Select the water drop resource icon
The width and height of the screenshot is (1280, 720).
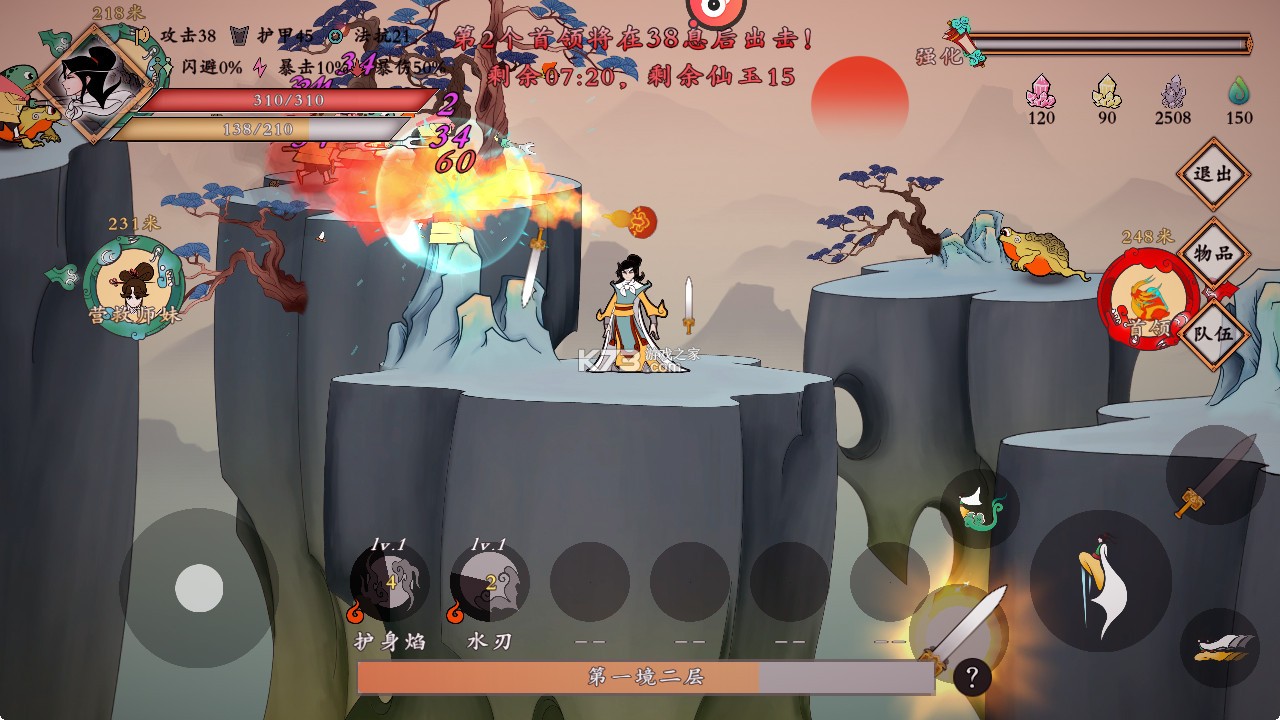pyautogui.click(x=1239, y=92)
